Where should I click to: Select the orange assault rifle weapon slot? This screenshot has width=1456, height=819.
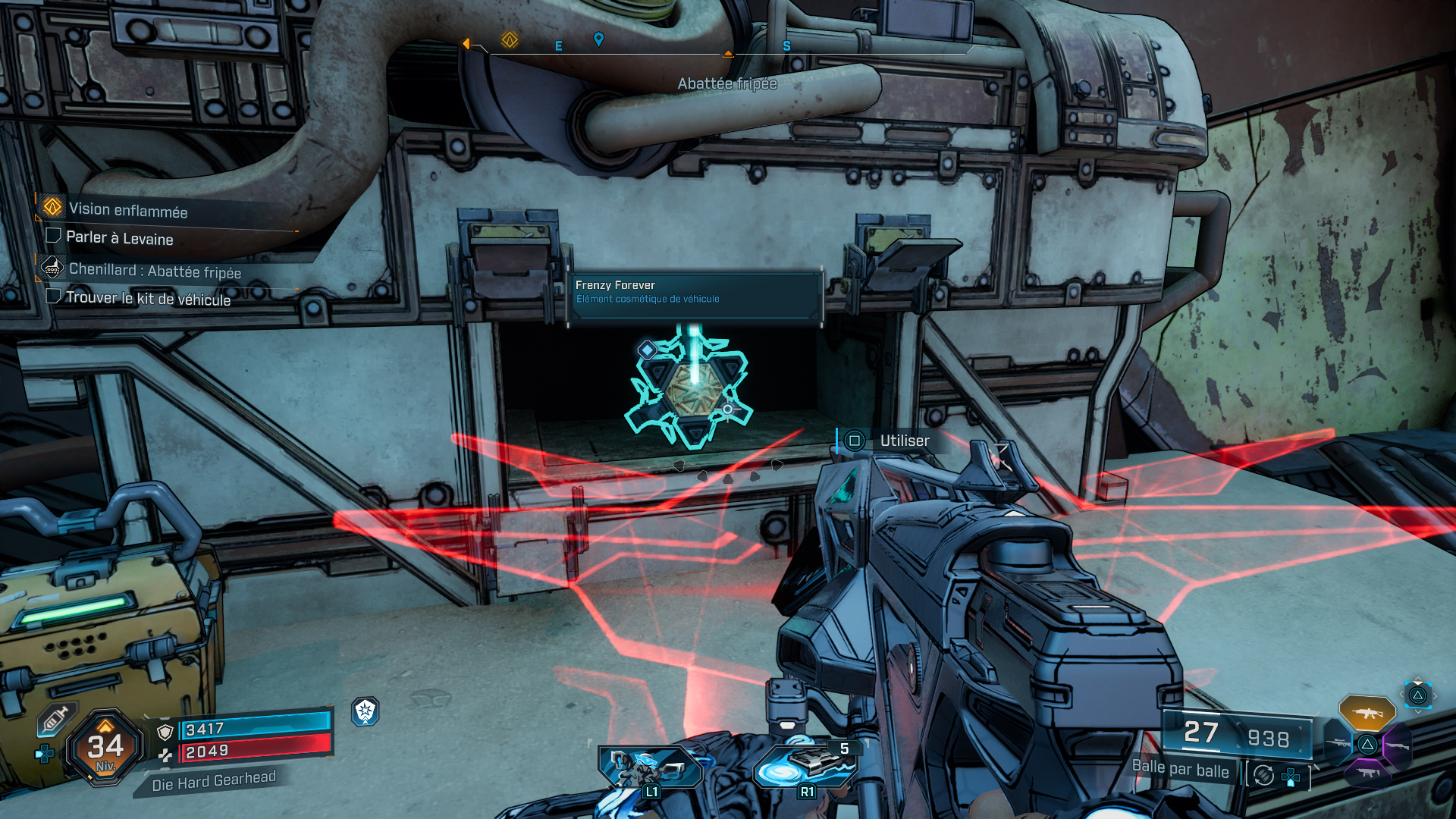pos(1369,714)
